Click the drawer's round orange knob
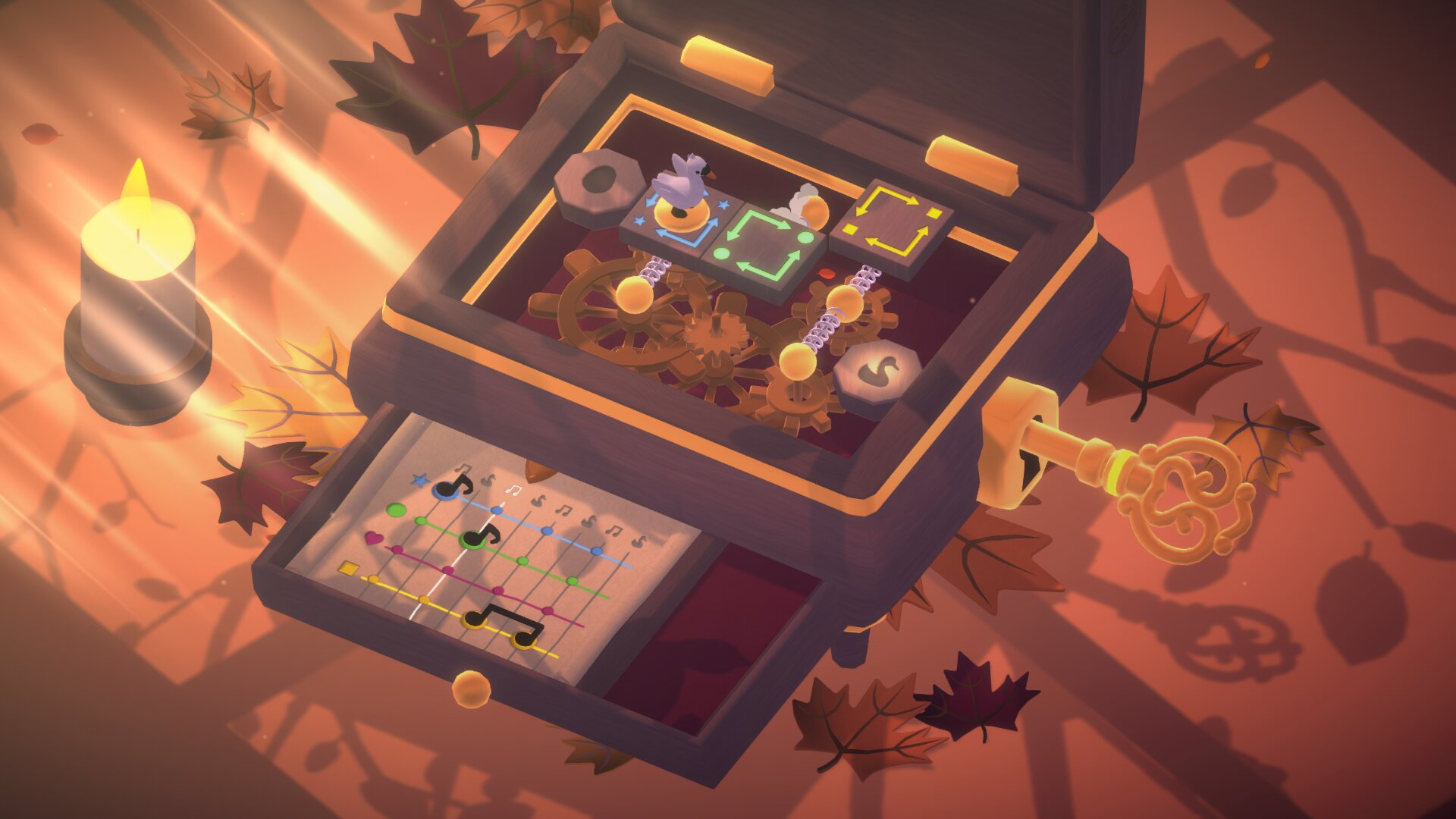Image resolution: width=1456 pixels, height=819 pixels. click(471, 688)
